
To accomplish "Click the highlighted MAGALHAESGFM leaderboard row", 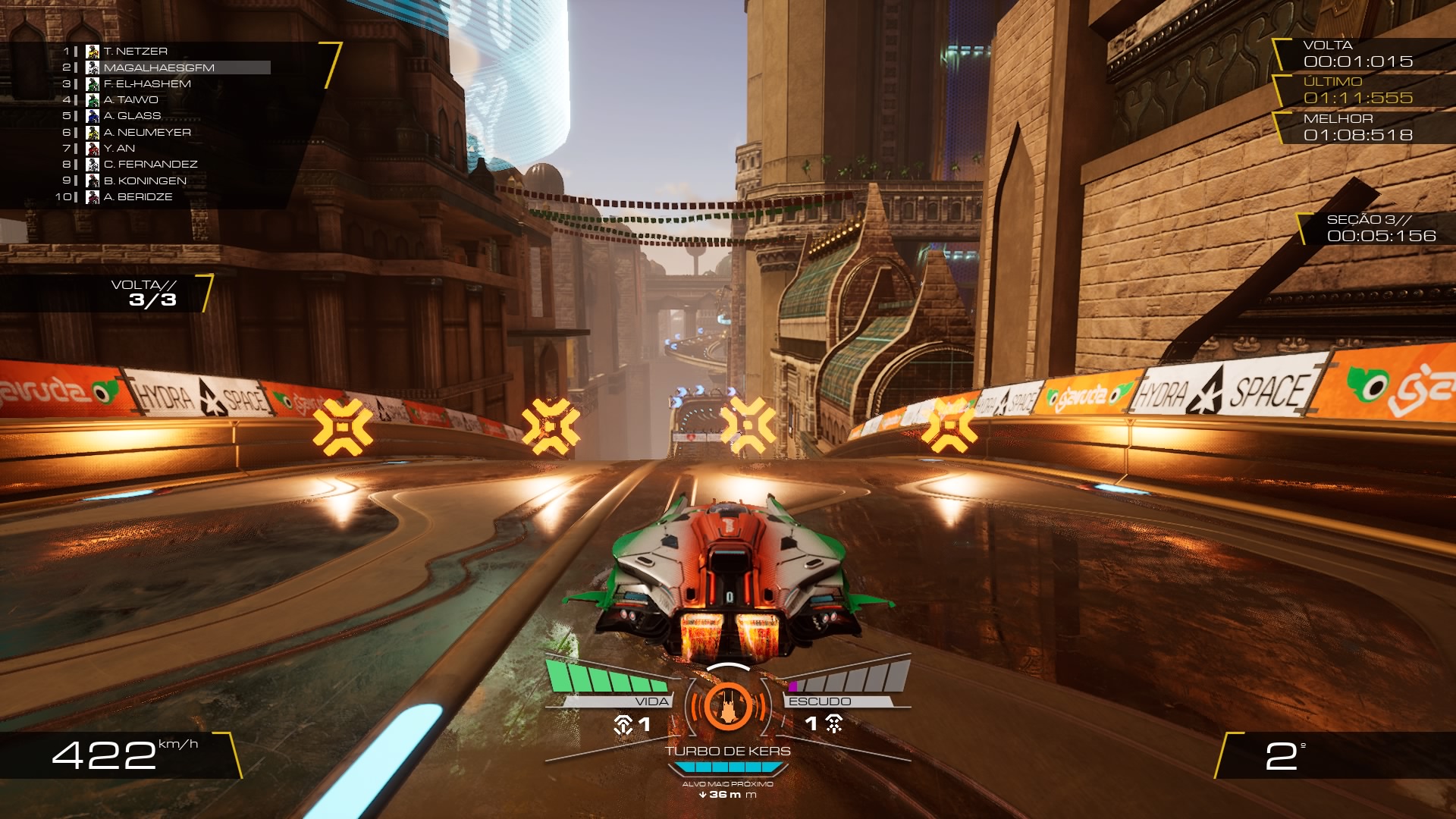I will coord(159,67).
